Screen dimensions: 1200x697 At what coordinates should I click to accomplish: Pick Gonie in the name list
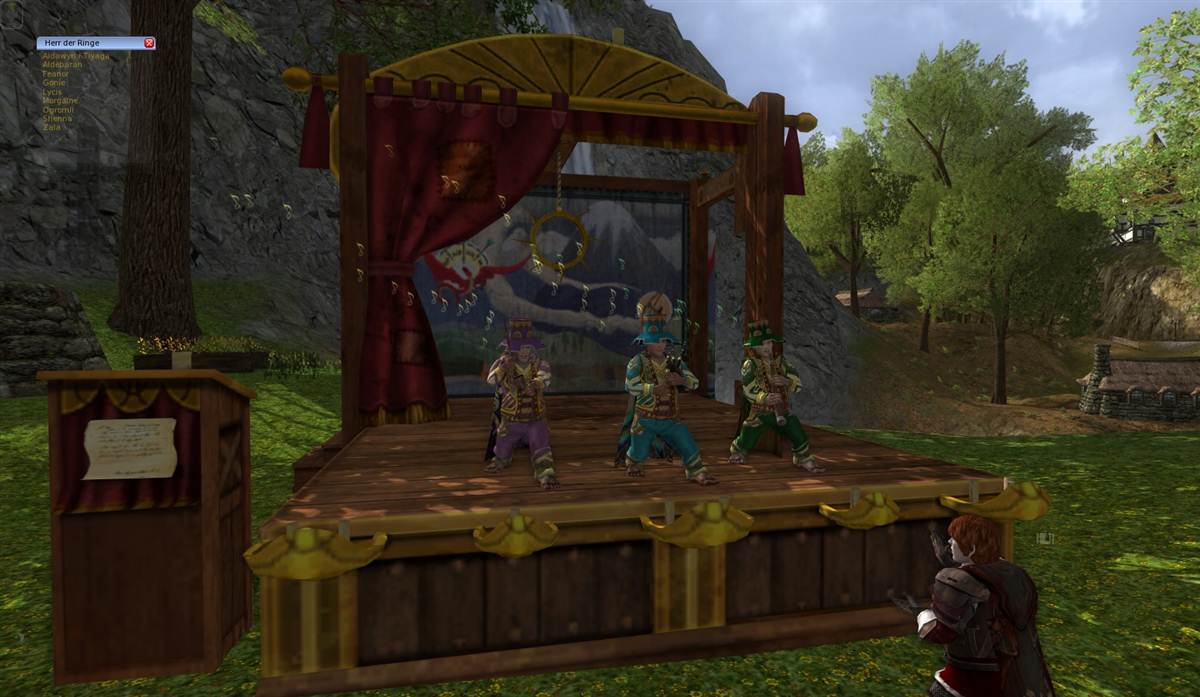pyautogui.click(x=54, y=83)
